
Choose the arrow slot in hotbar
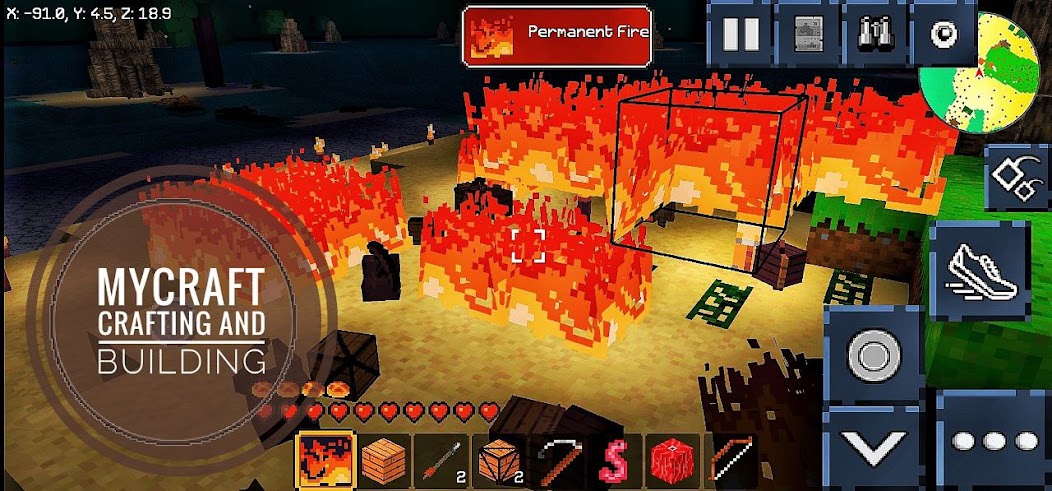click(442, 461)
